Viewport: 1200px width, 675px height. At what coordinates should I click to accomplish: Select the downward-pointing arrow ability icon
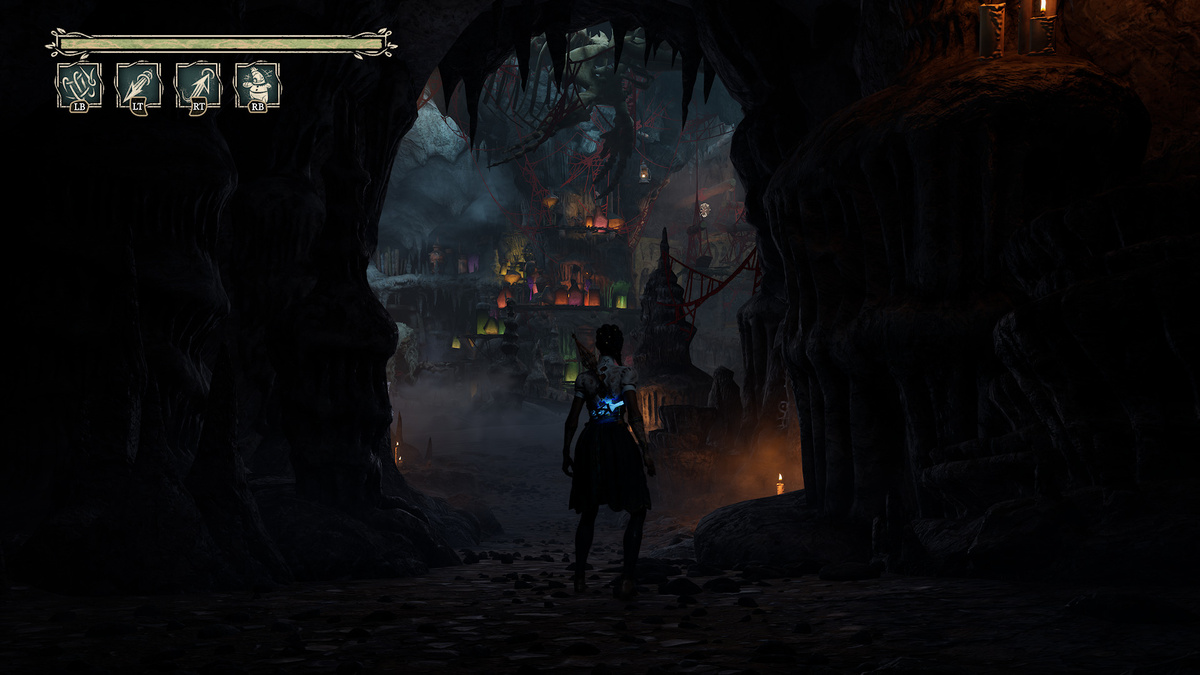tap(138, 85)
